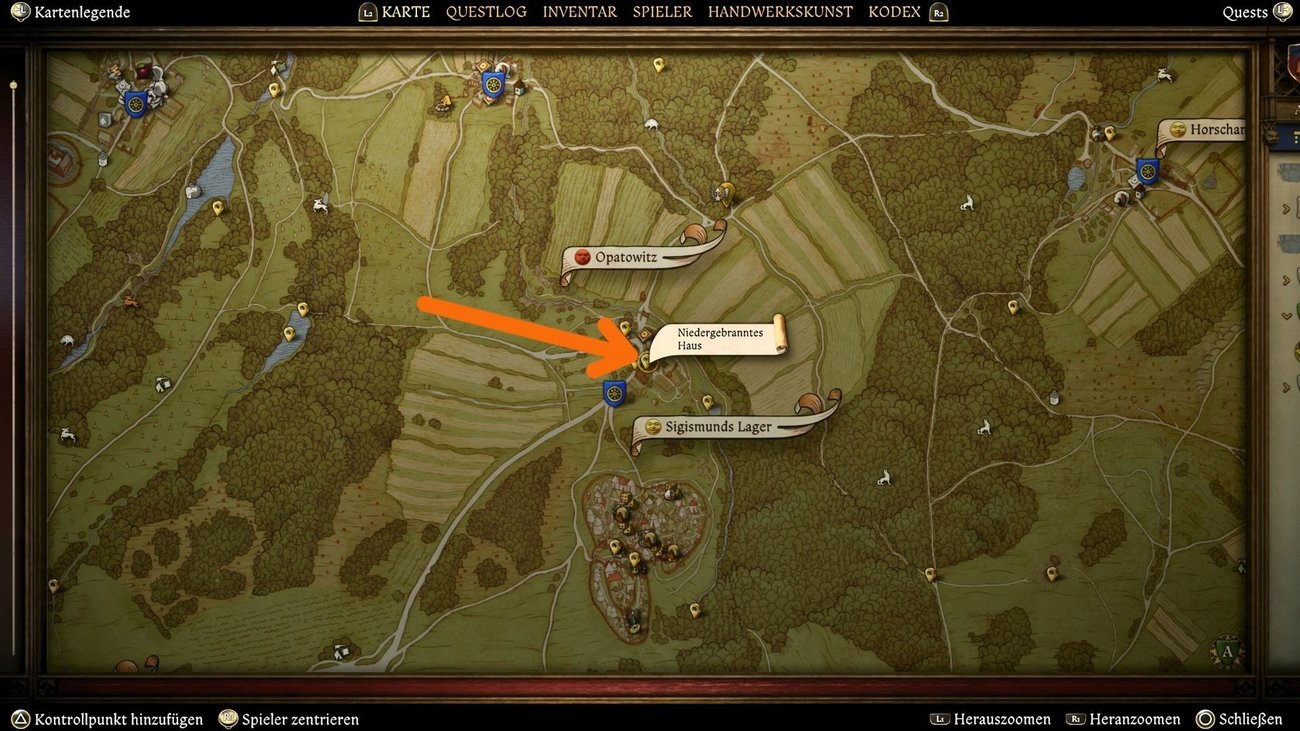Switch to the QUESTLOG tab
1300x731 pixels.
486,11
